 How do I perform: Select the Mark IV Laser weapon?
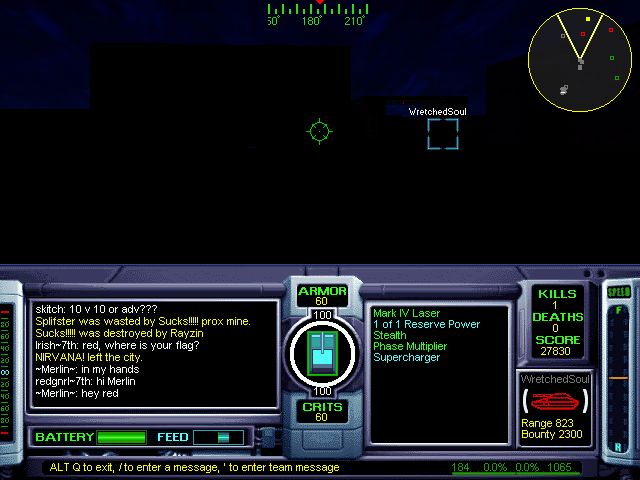tap(406, 313)
